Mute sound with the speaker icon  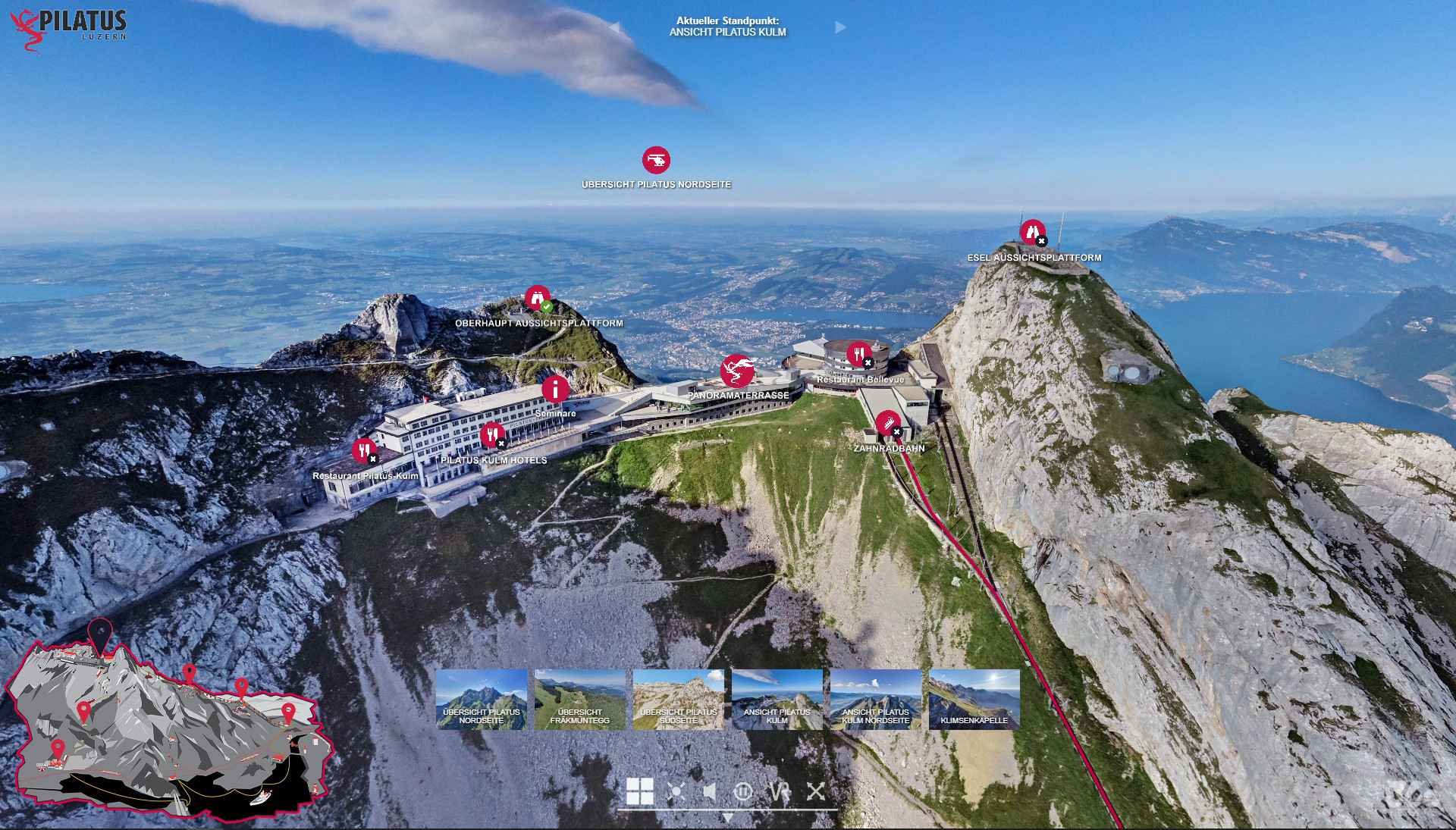(x=709, y=791)
